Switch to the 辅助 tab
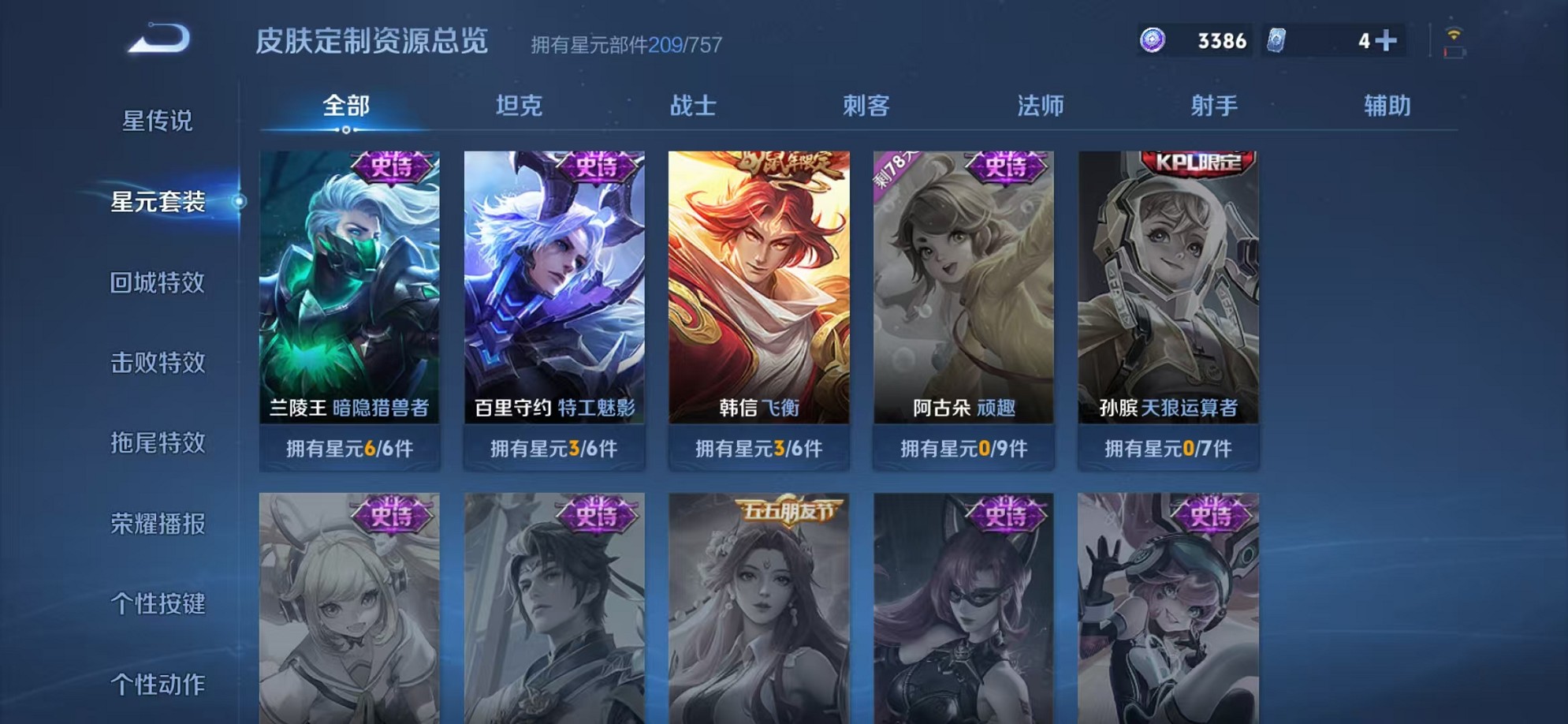The image size is (1568, 724). coord(1387,105)
